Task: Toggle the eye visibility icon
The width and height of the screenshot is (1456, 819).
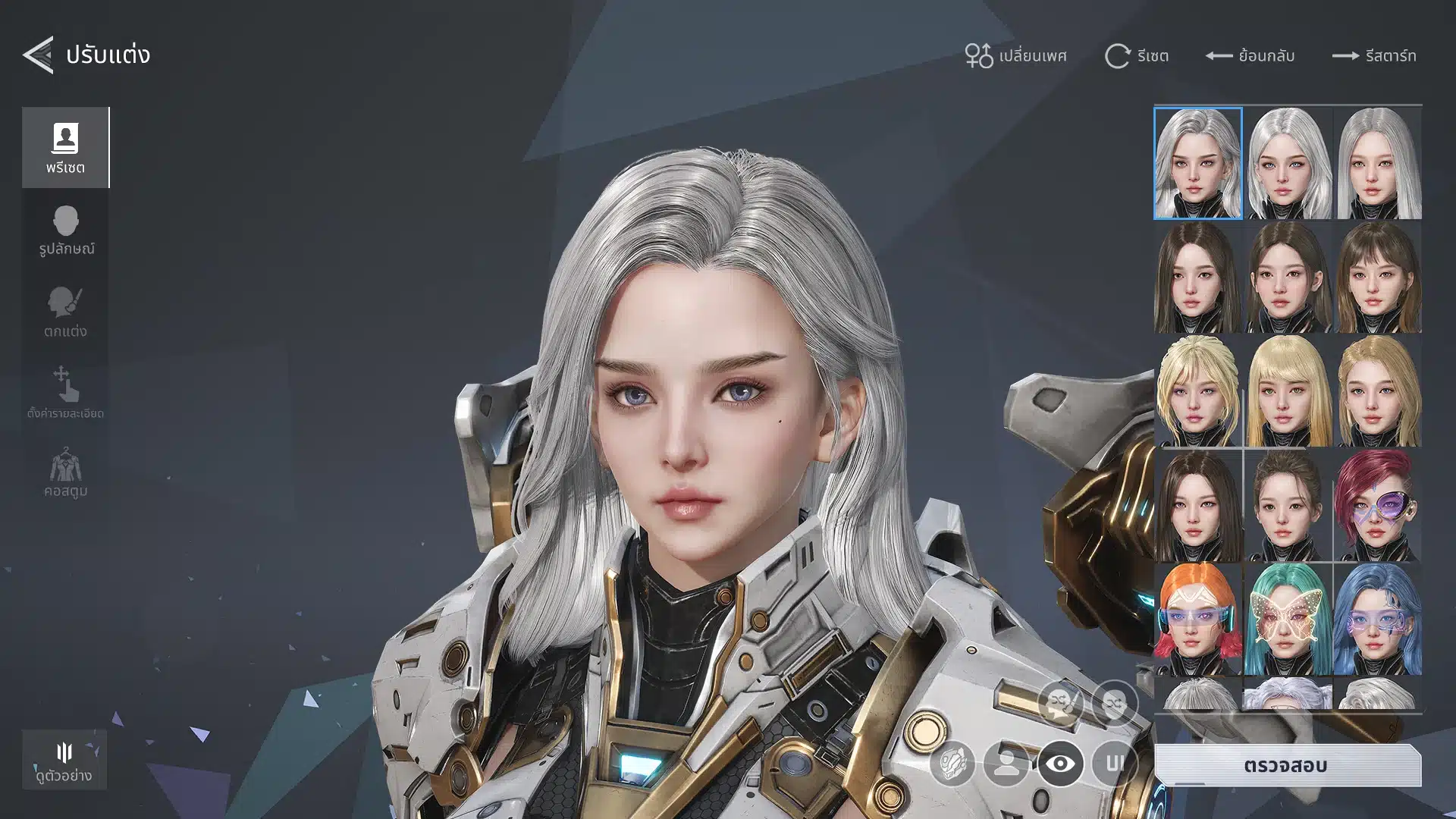Action: [x=1060, y=763]
